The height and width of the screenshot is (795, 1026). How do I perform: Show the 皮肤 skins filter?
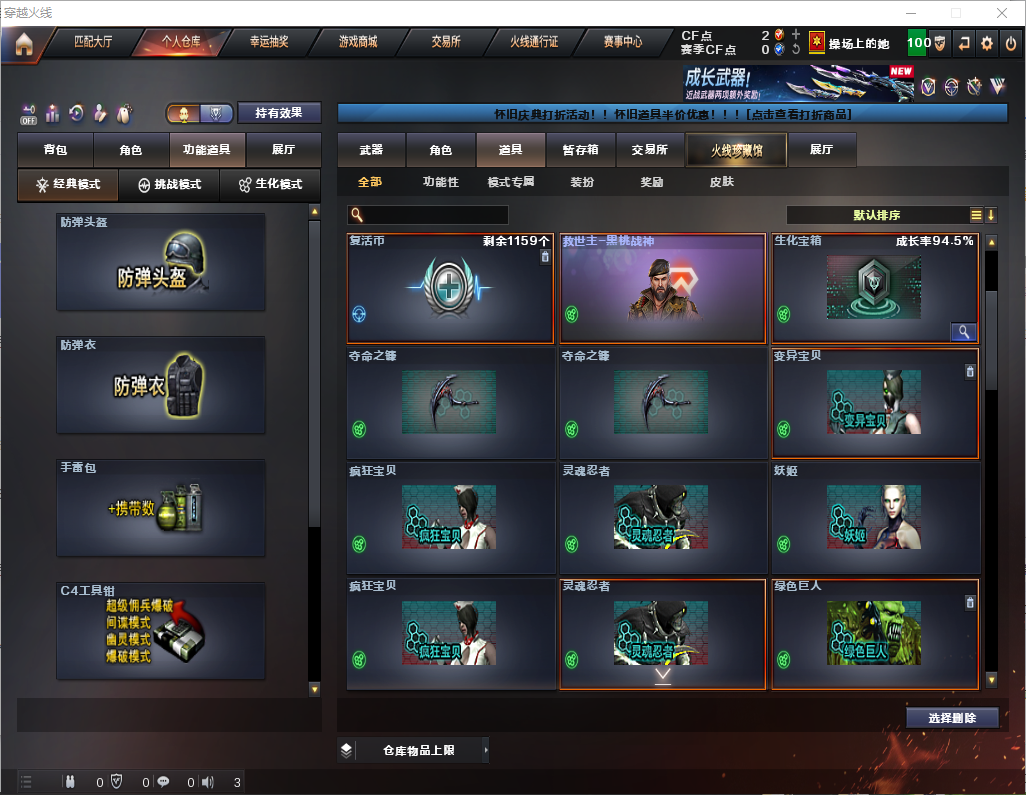pos(721,182)
